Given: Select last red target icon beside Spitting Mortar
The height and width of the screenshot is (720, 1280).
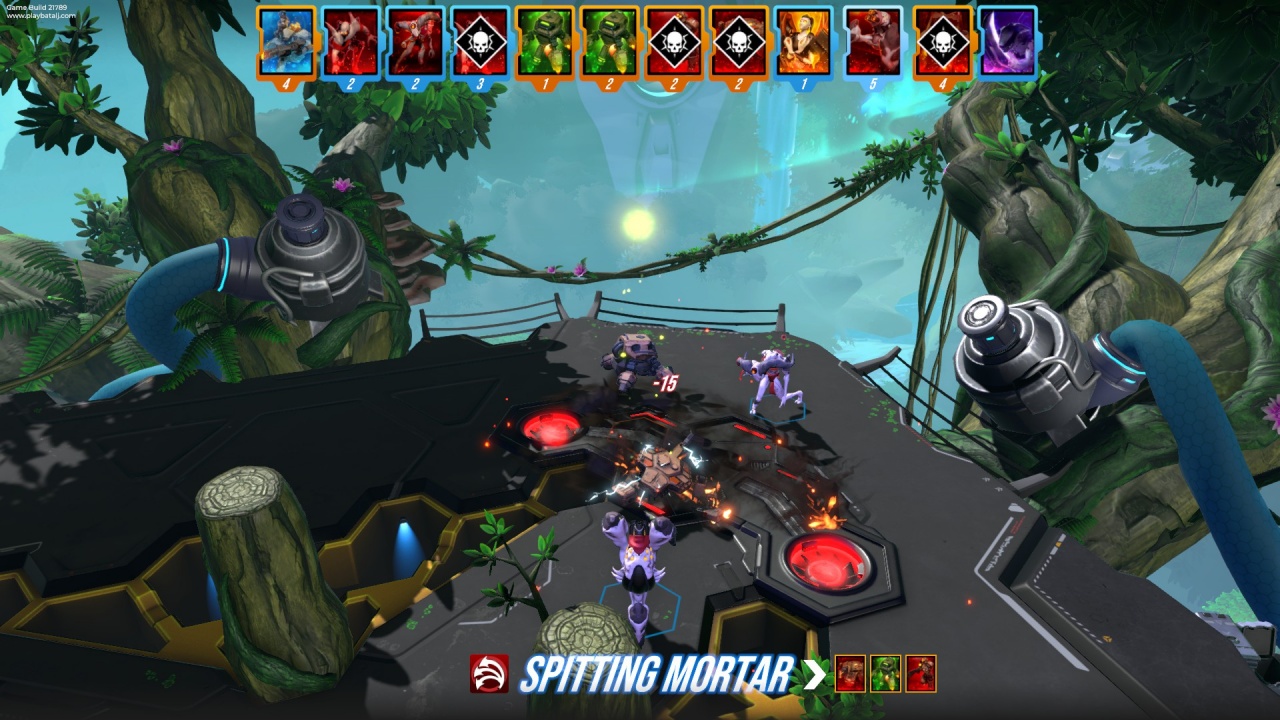Looking at the screenshot, I should (921, 674).
